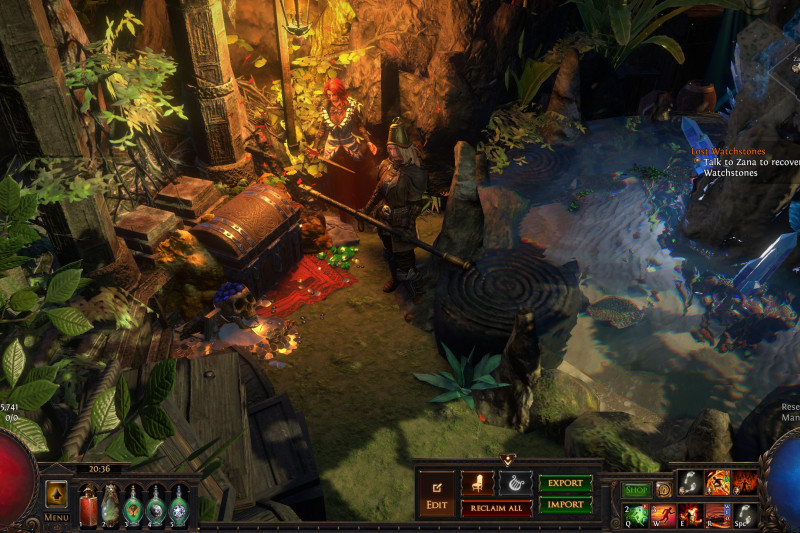Click the Reclaim All button
This screenshot has height=533, width=800.
click(x=496, y=508)
